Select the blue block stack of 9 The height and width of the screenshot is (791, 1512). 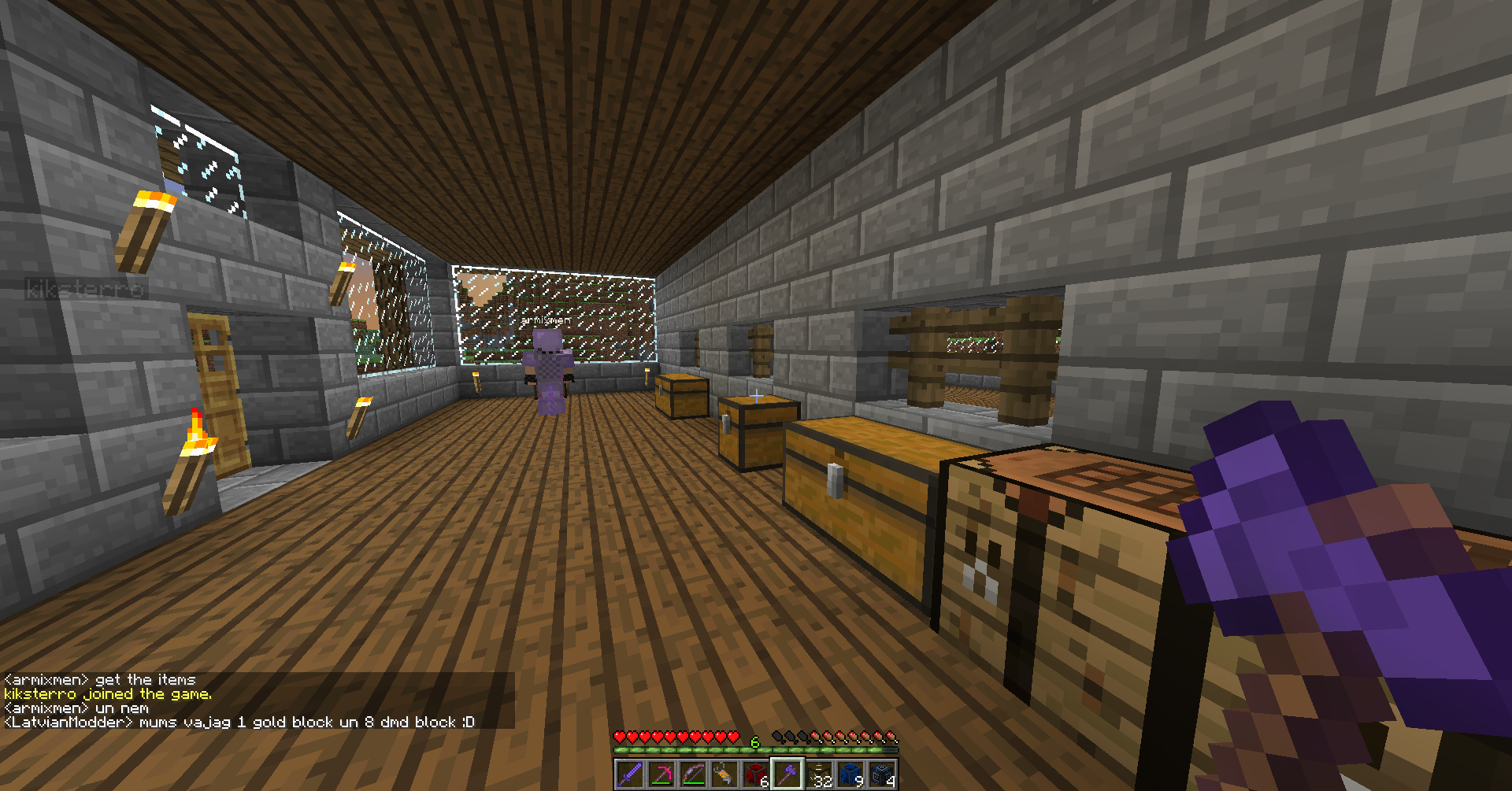850,774
